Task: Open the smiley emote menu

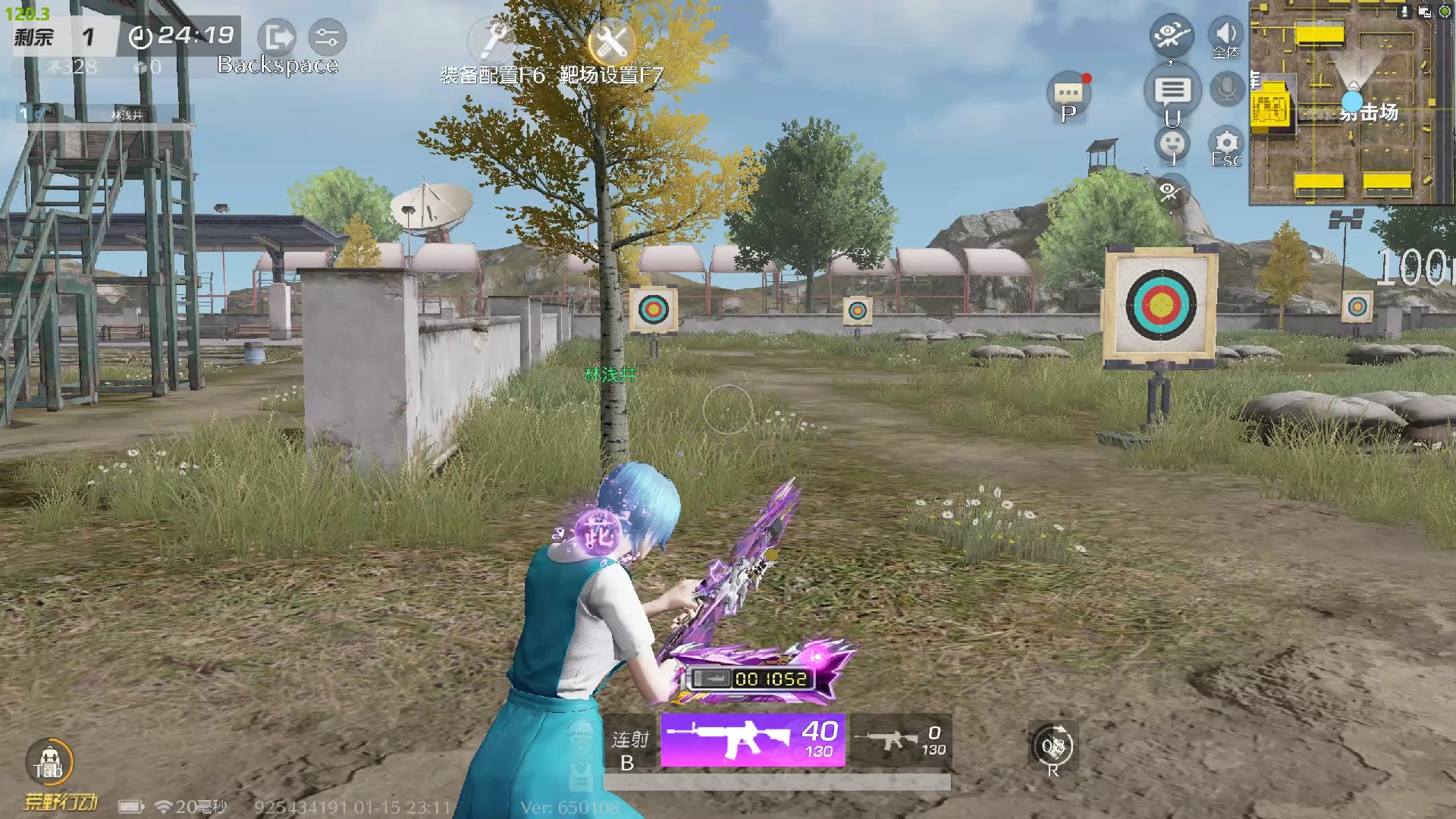Action: [x=1172, y=142]
